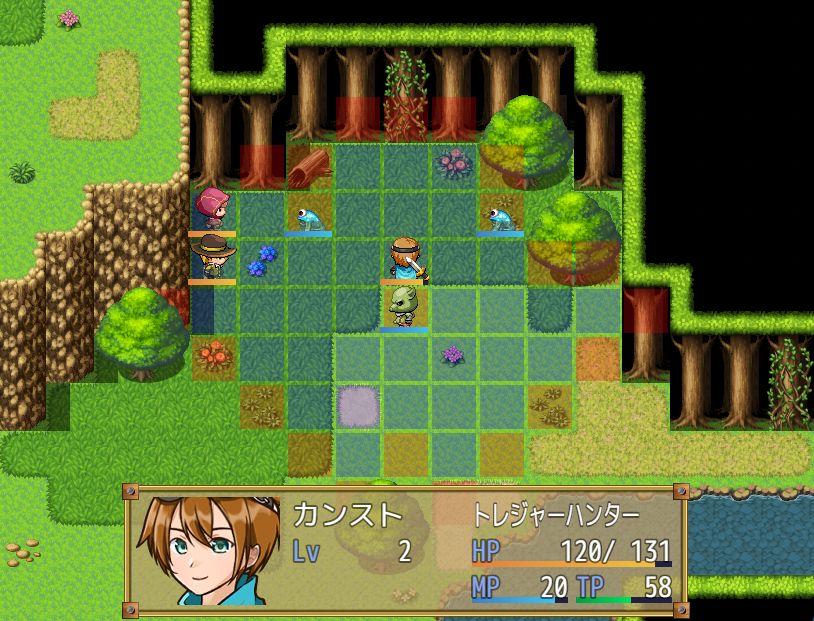Target the green goblin enemy

click(x=404, y=307)
